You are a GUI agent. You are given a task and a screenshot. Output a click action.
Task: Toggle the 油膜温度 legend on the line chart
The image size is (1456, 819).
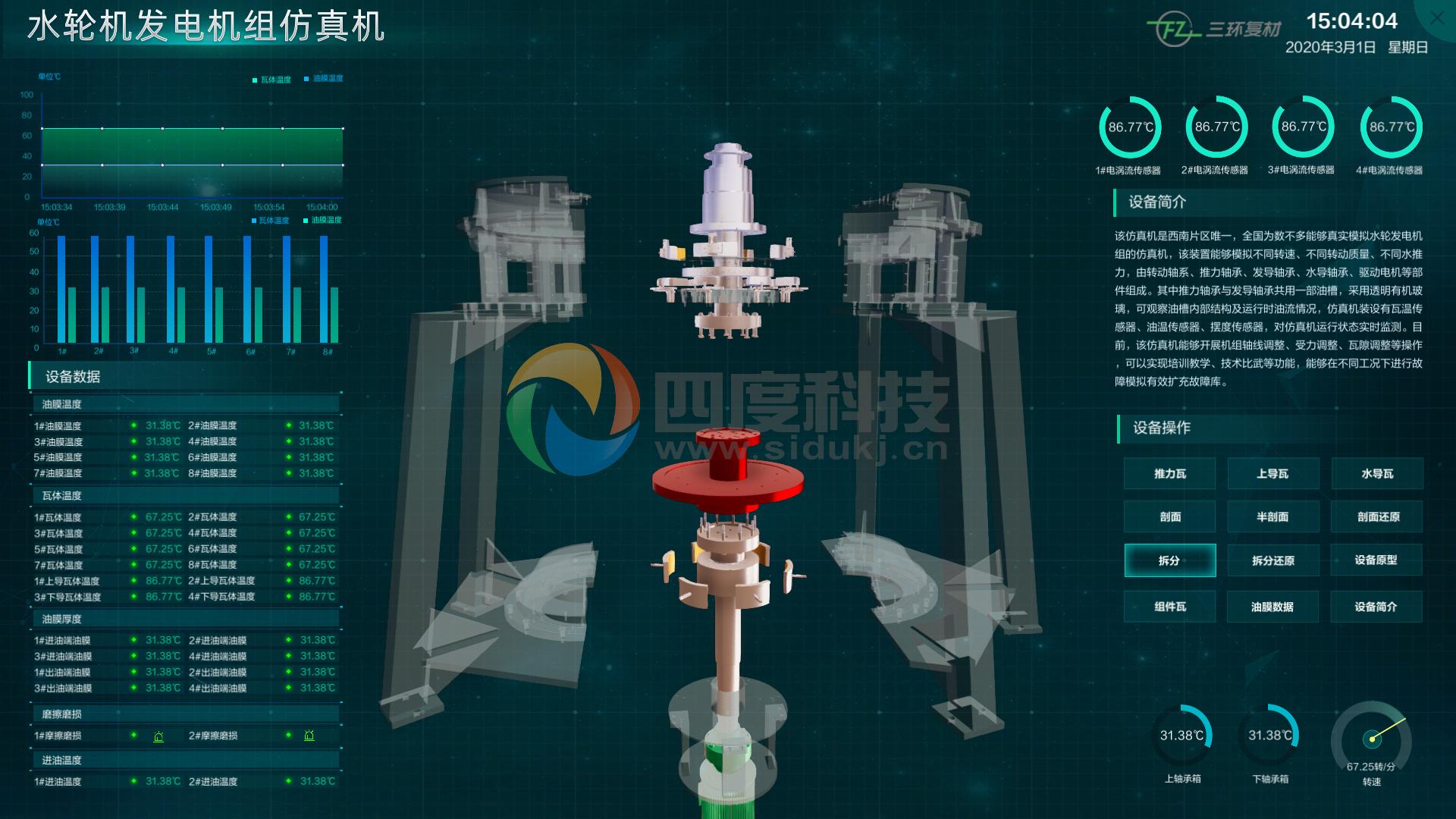point(325,78)
